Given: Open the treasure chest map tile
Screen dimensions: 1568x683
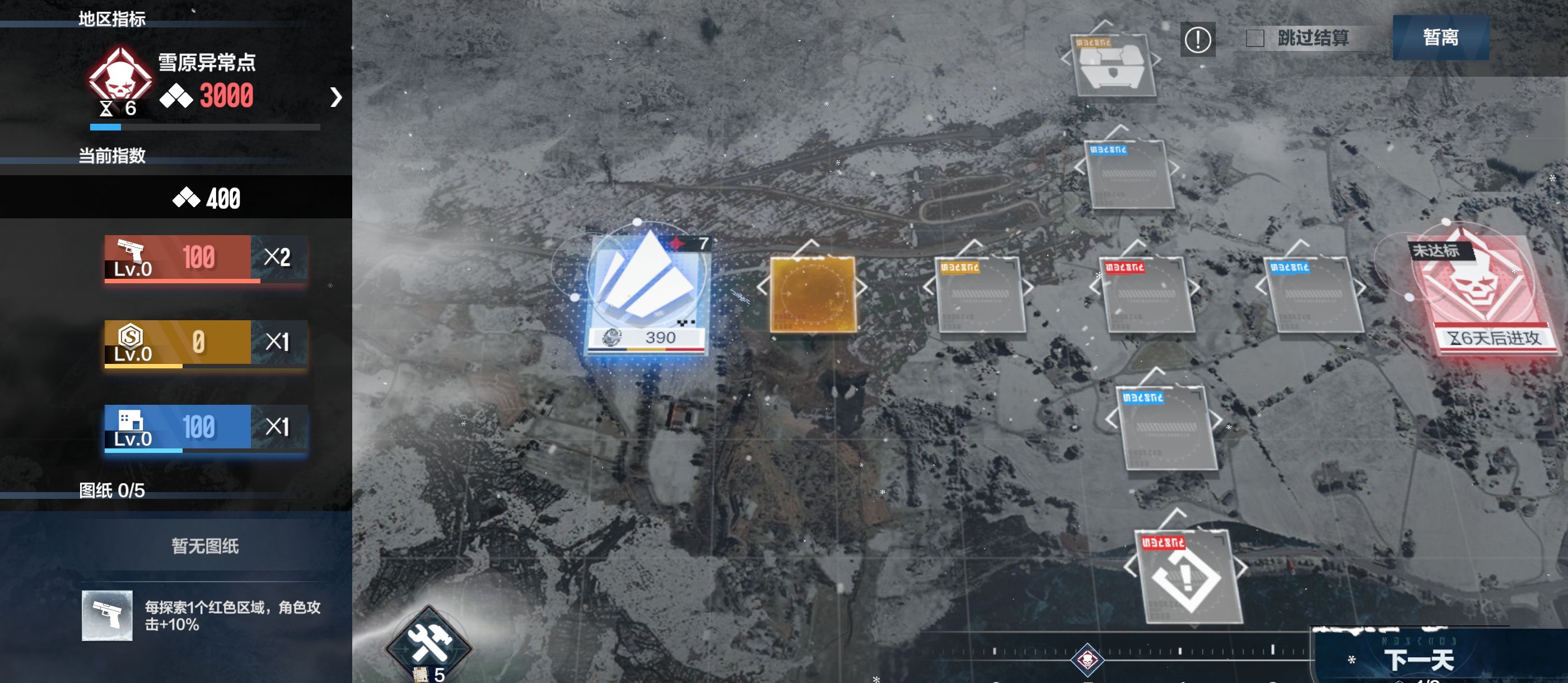Looking at the screenshot, I should pyautogui.click(x=1113, y=66).
